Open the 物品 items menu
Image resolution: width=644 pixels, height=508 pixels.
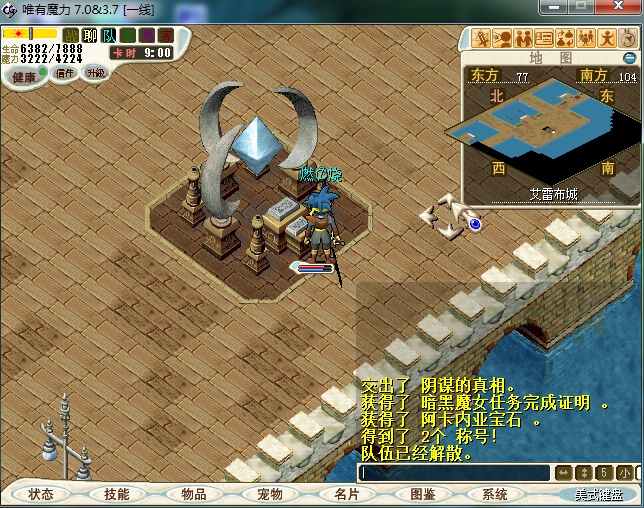click(x=193, y=494)
